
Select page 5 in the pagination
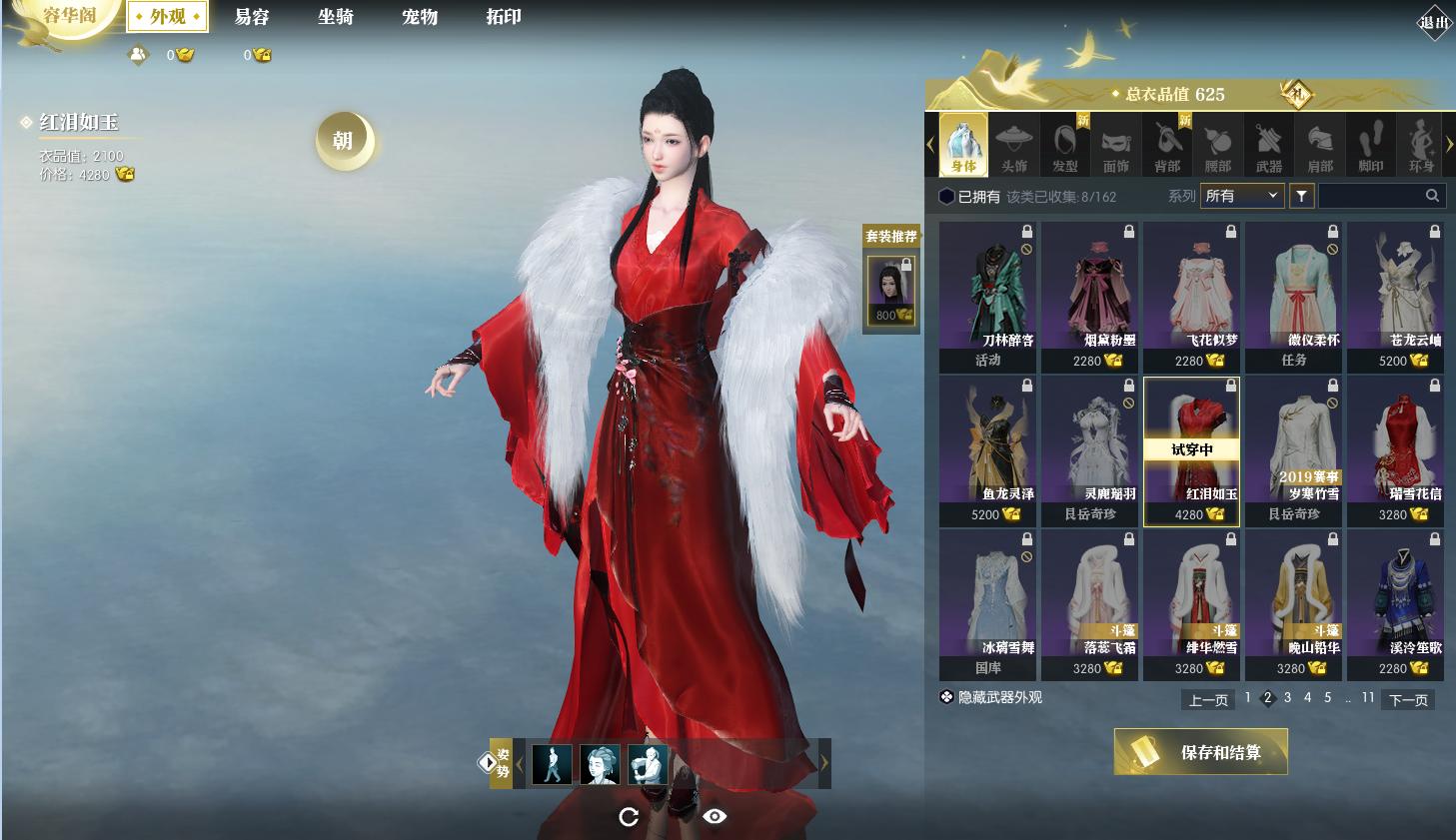point(1327,698)
